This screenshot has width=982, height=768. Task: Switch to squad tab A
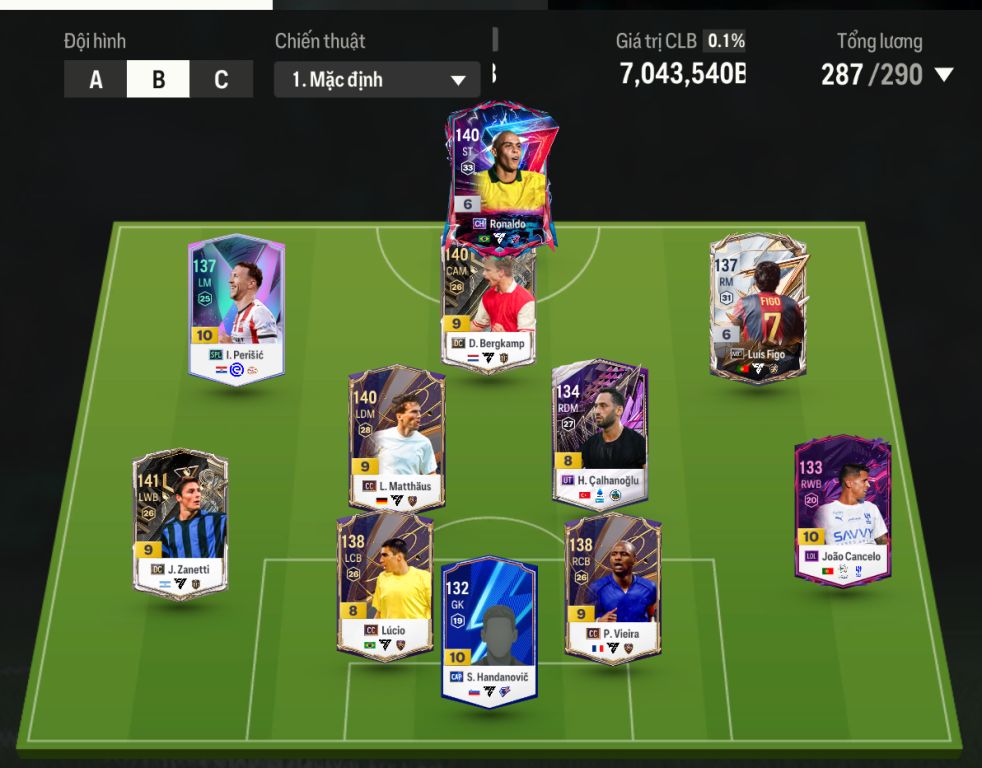[x=95, y=80]
